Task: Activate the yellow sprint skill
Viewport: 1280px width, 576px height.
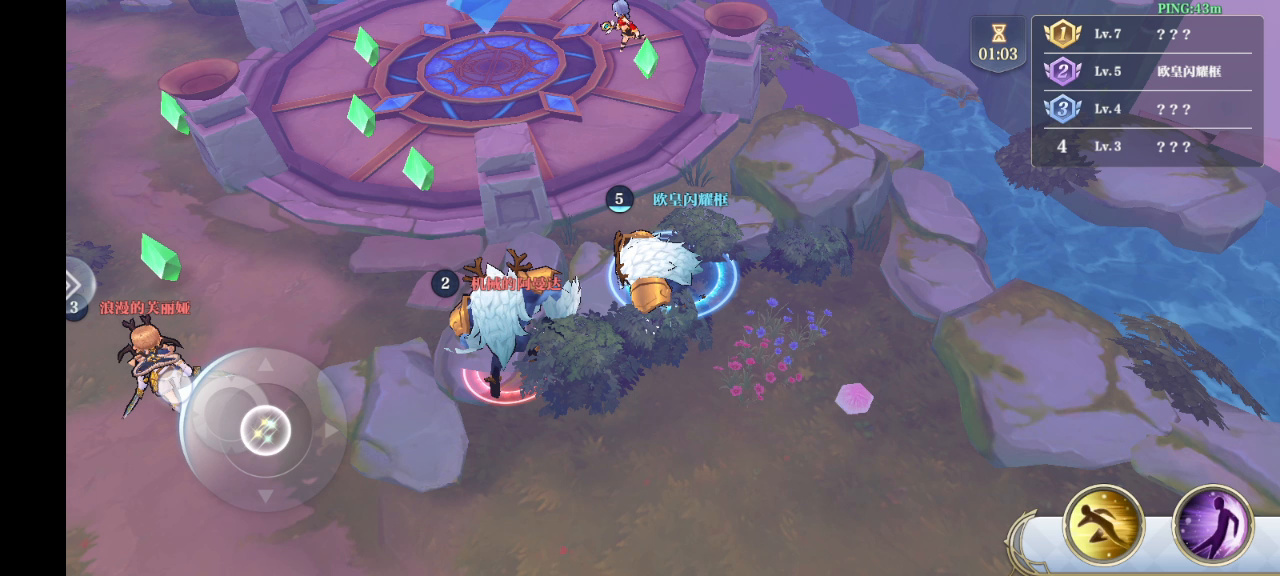Action: pos(1103,524)
